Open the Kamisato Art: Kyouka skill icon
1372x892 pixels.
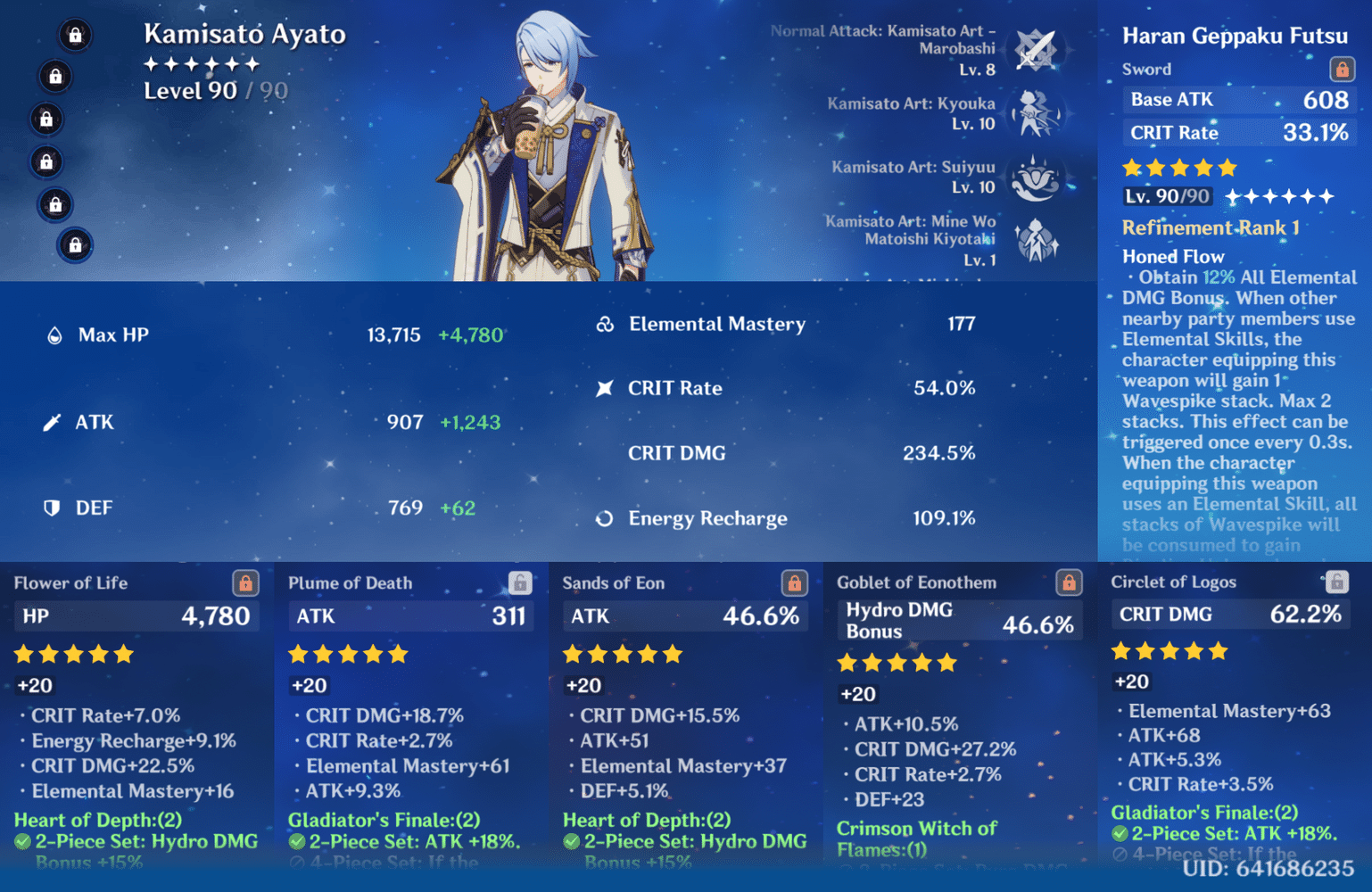[x=1036, y=113]
